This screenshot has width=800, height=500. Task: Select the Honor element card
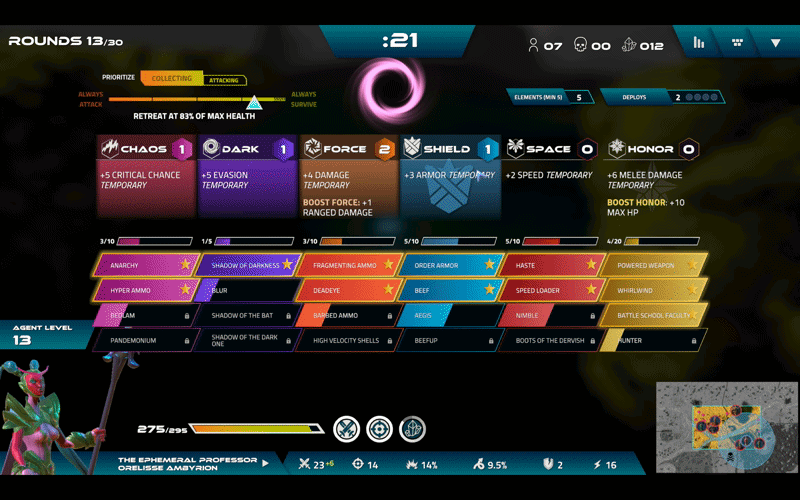(652, 176)
